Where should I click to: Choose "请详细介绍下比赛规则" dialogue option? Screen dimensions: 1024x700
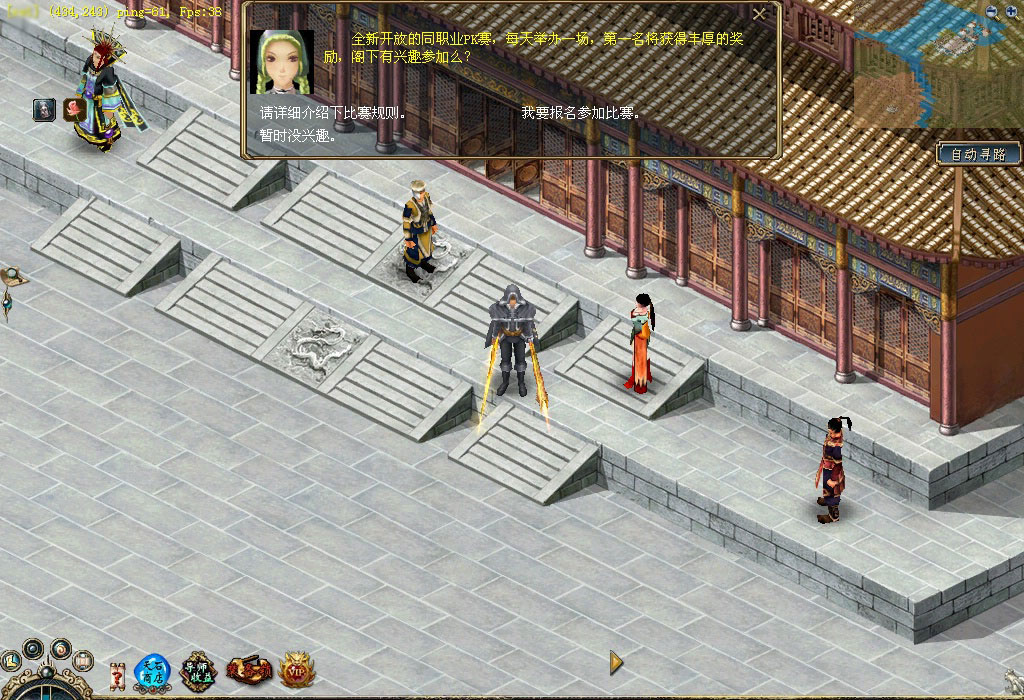coord(332,113)
